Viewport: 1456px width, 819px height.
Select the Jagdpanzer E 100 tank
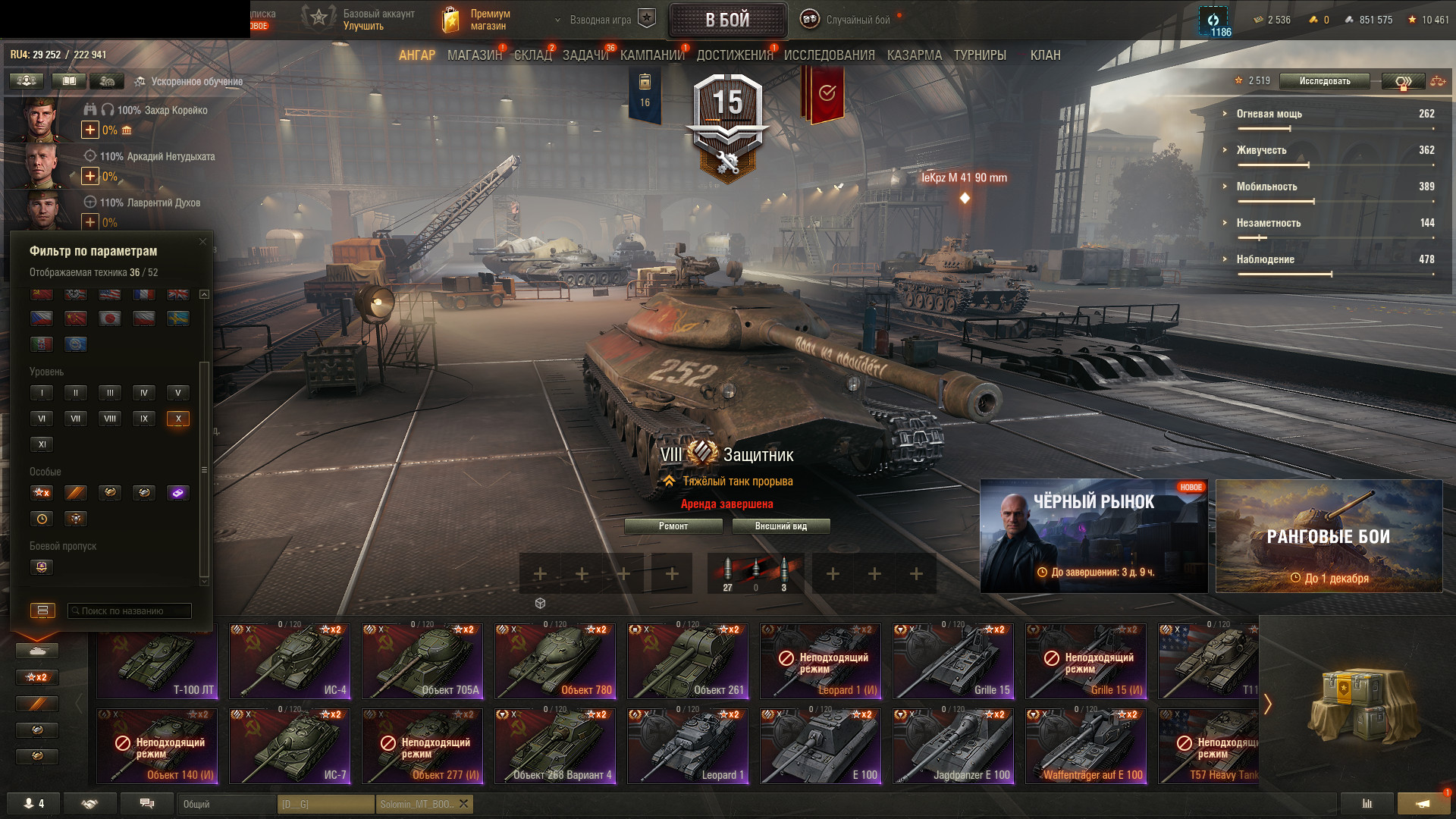pos(953,746)
